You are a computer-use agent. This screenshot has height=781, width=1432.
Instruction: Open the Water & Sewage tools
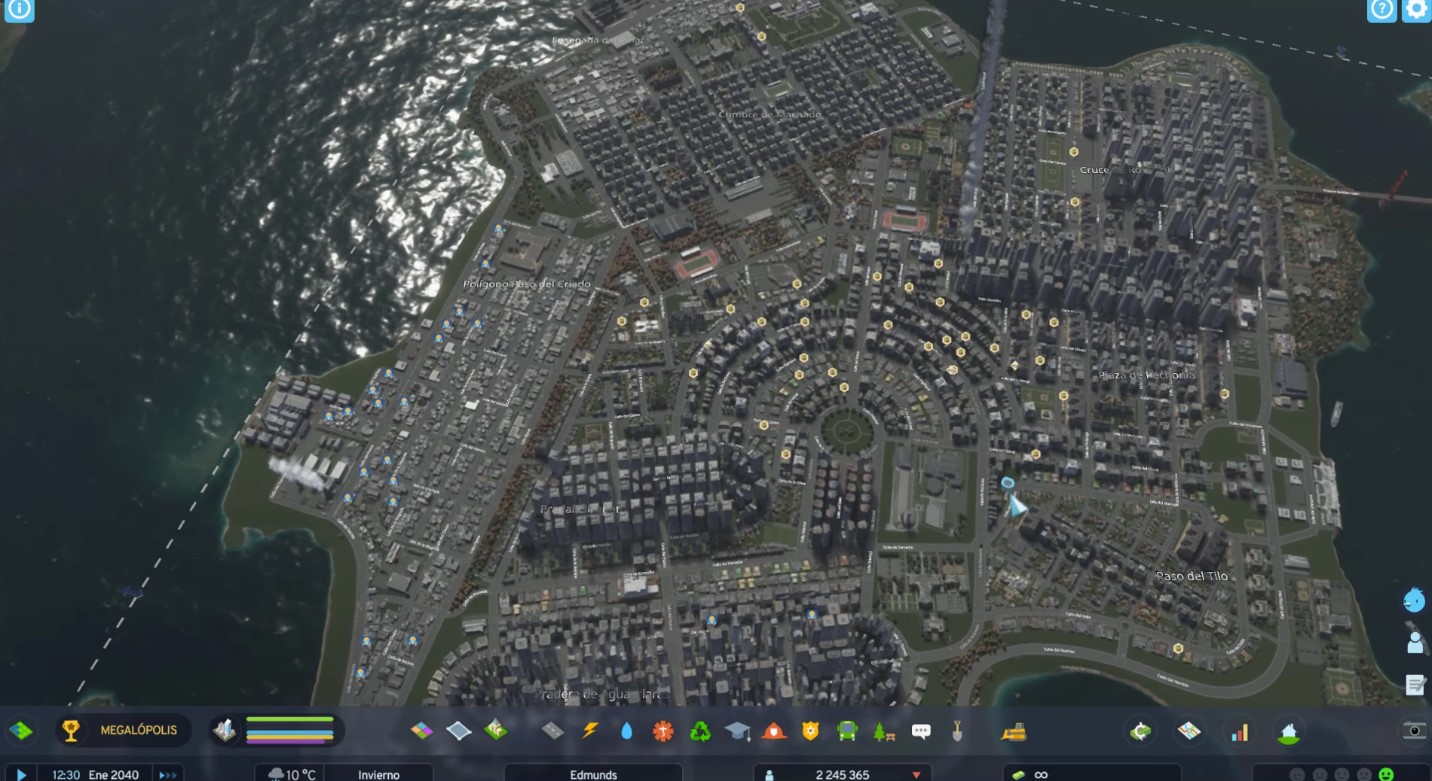click(x=626, y=730)
